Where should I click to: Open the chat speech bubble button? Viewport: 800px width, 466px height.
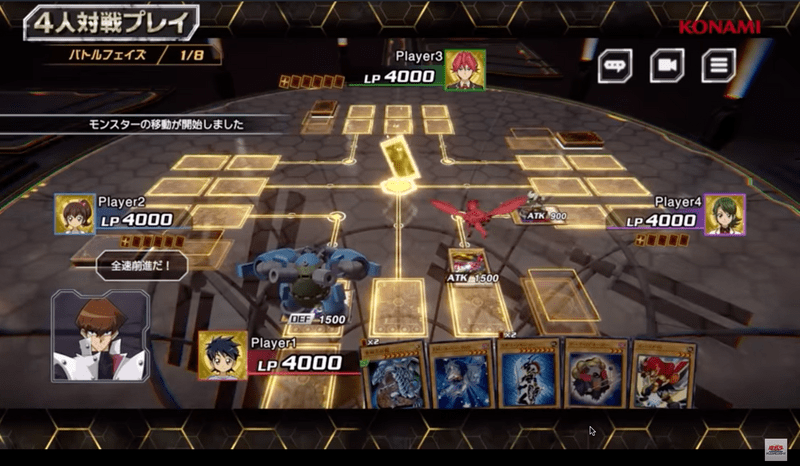(x=615, y=66)
